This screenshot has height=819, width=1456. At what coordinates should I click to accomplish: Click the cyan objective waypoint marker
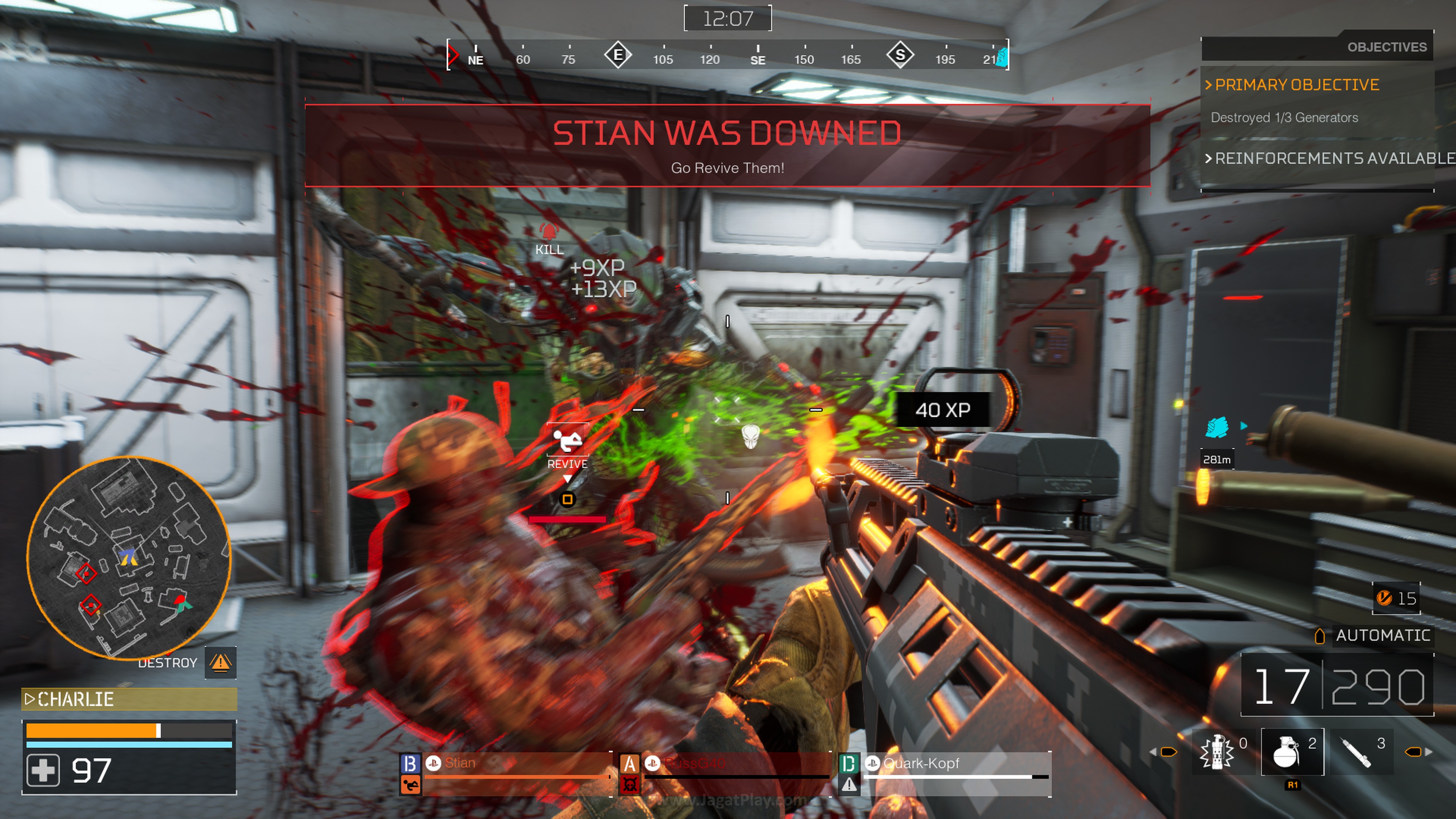(1217, 427)
